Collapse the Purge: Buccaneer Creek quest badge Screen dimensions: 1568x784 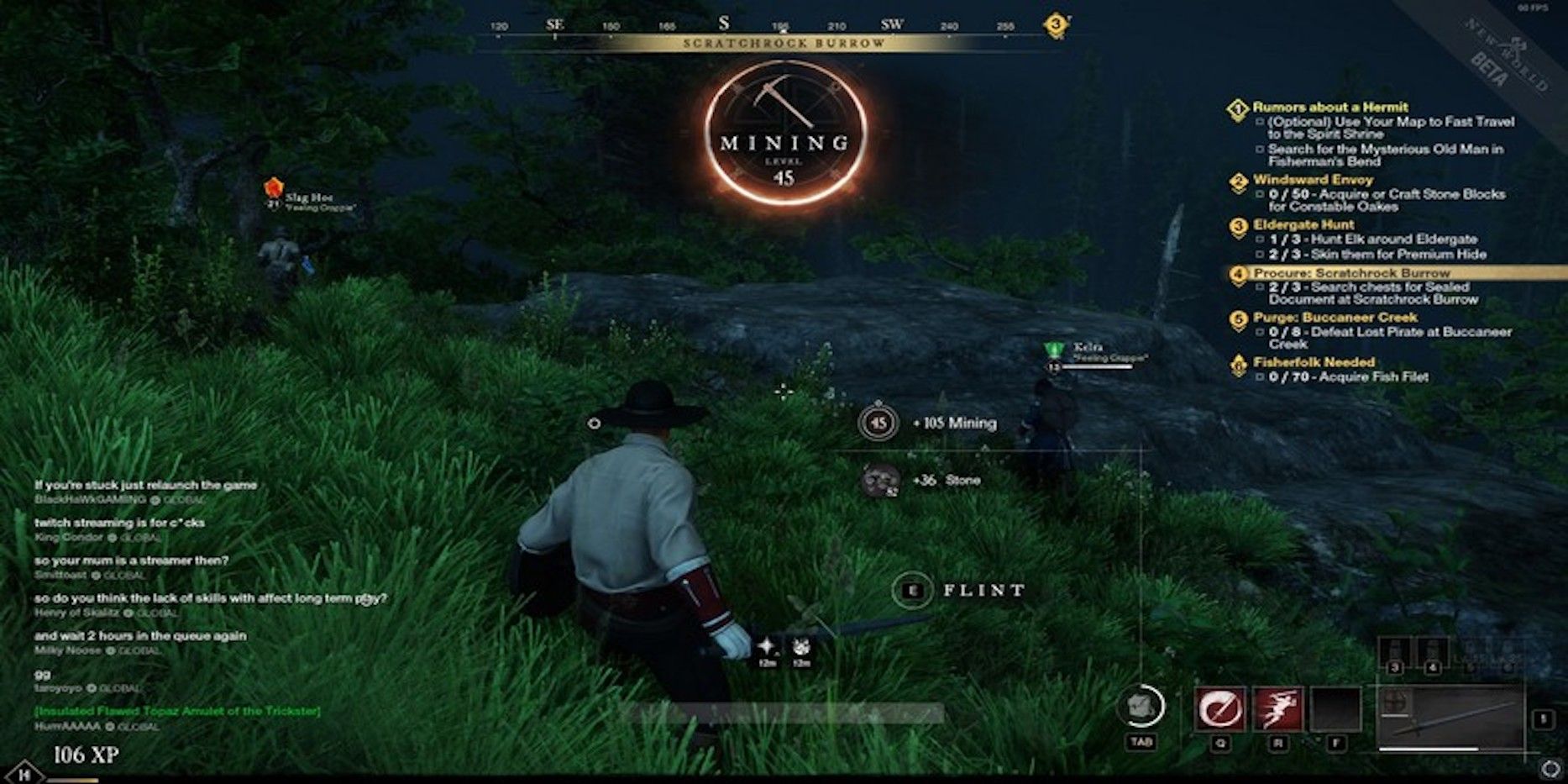click(x=1238, y=318)
